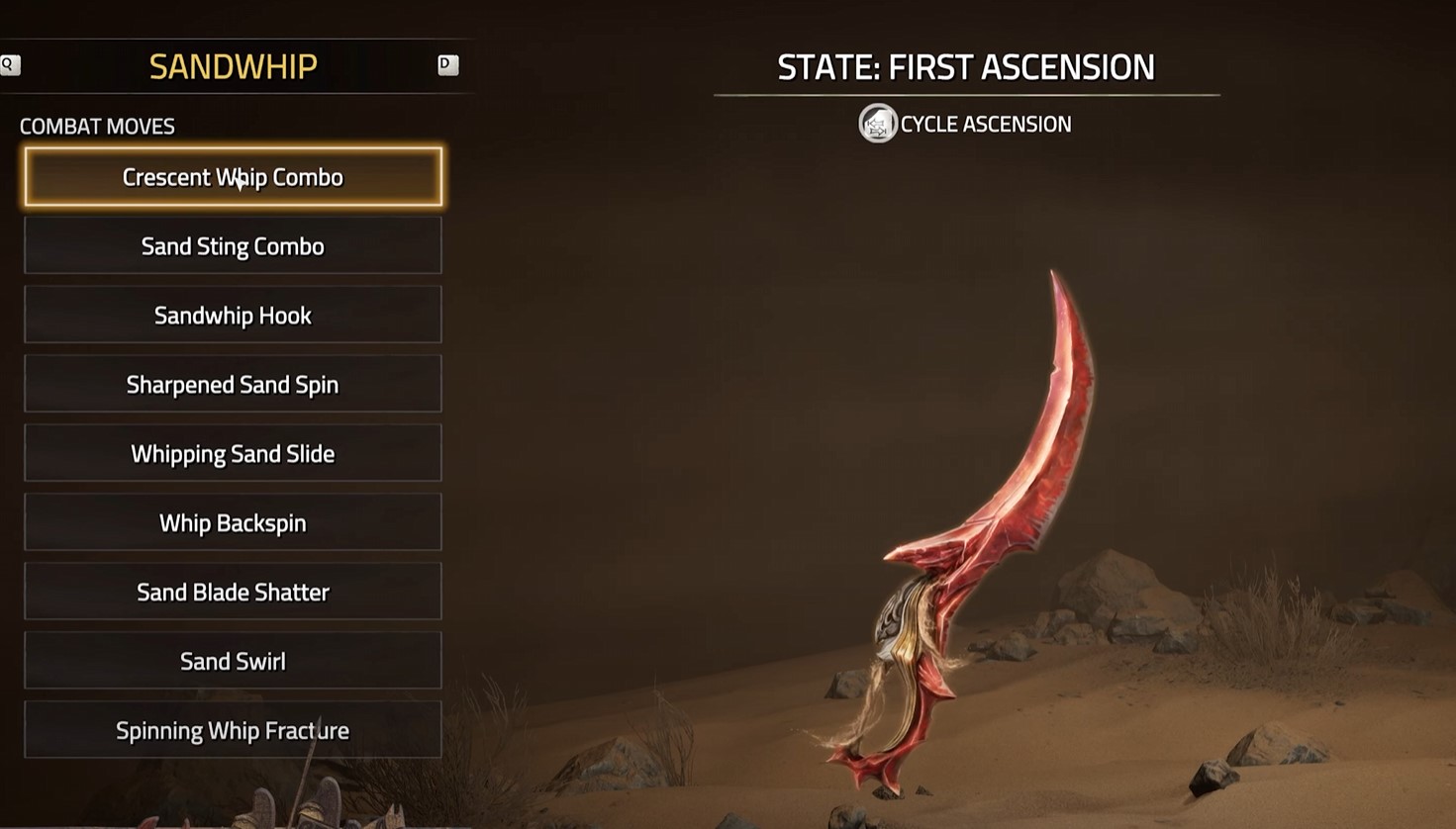Open the Sand Blade Shatter move
1456x829 pixels.
[233, 592]
